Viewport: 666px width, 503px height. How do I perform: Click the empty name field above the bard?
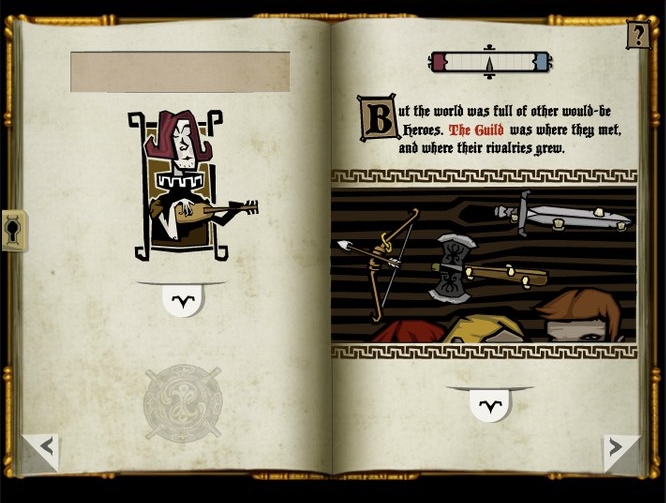180,72
